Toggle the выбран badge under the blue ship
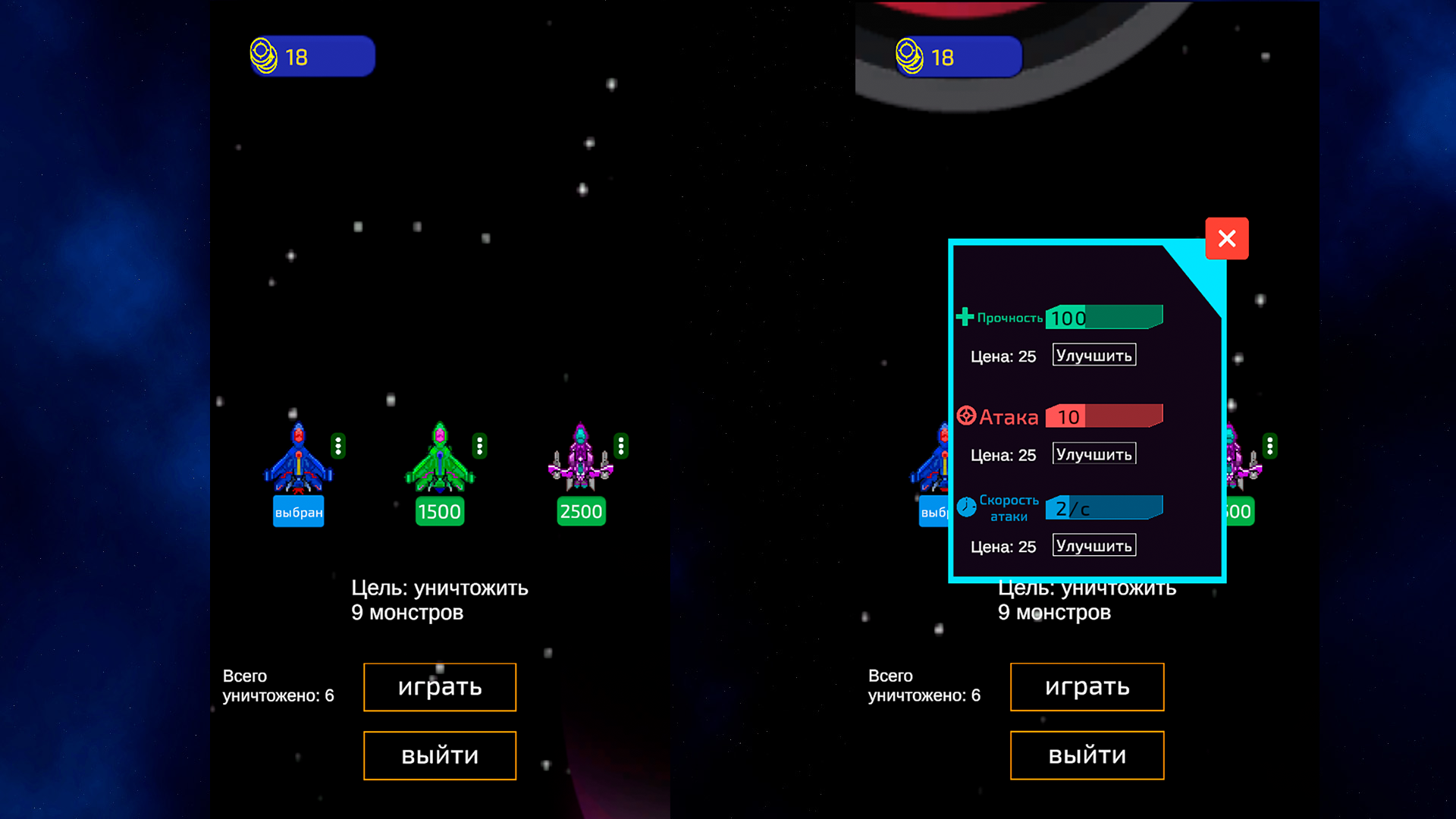This screenshot has width=1456, height=819. point(298,512)
